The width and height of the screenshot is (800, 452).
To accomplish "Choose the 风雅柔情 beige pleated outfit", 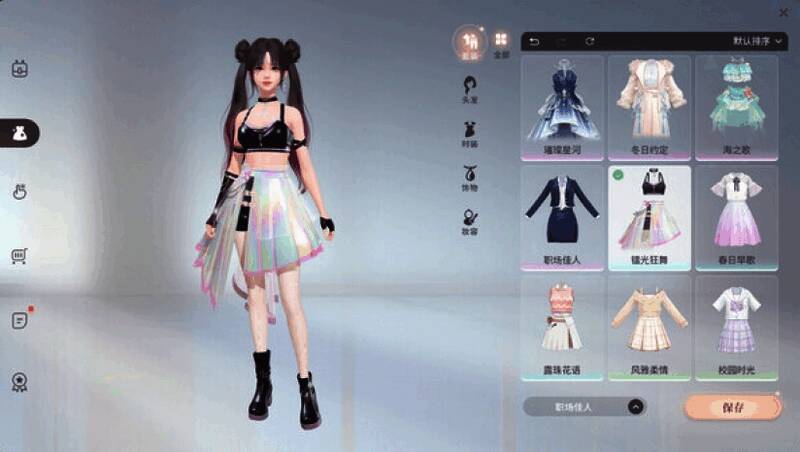I will tap(649, 327).
